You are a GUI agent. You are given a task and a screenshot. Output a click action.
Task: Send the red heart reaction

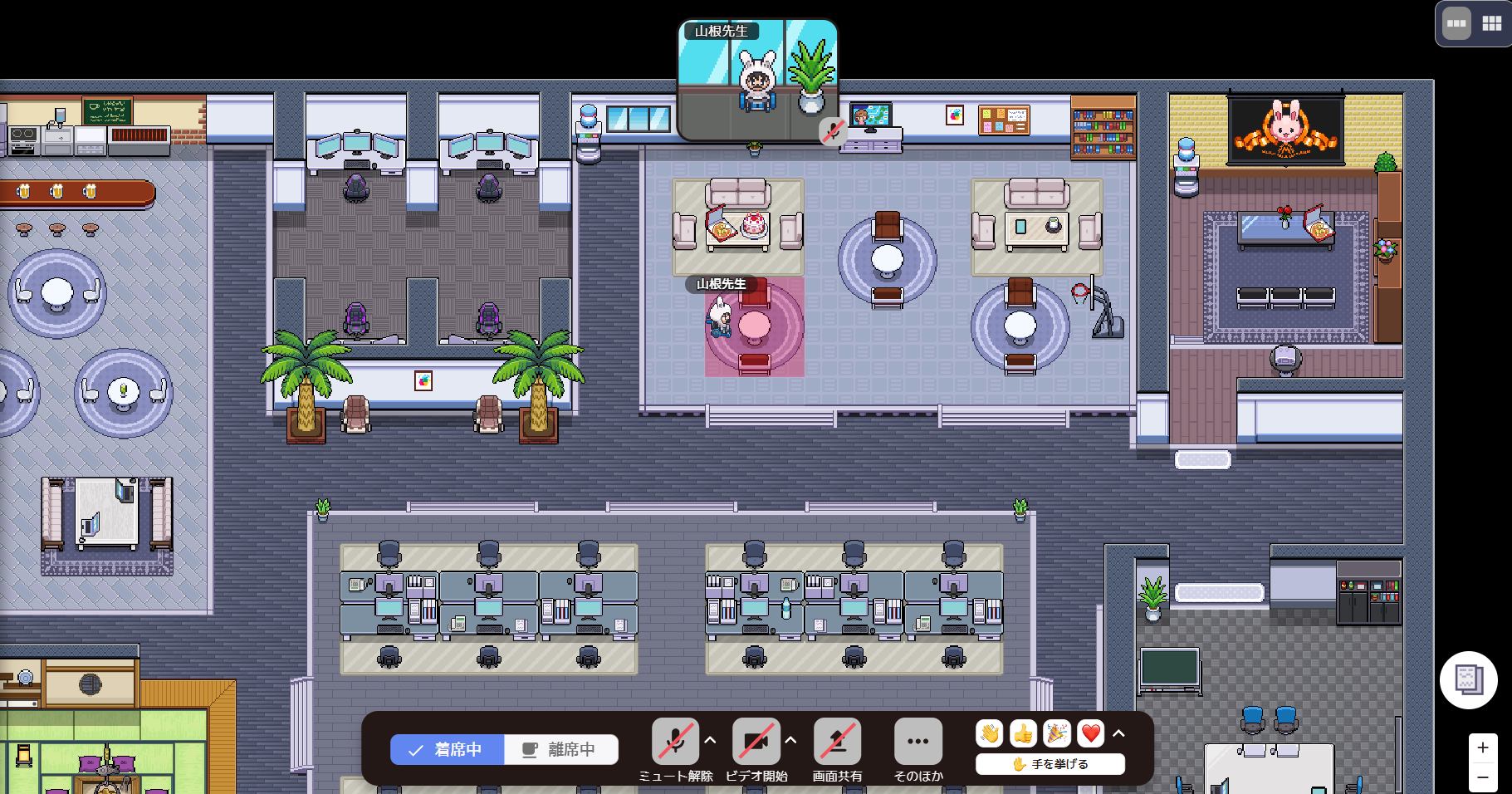pos(1090,733)
